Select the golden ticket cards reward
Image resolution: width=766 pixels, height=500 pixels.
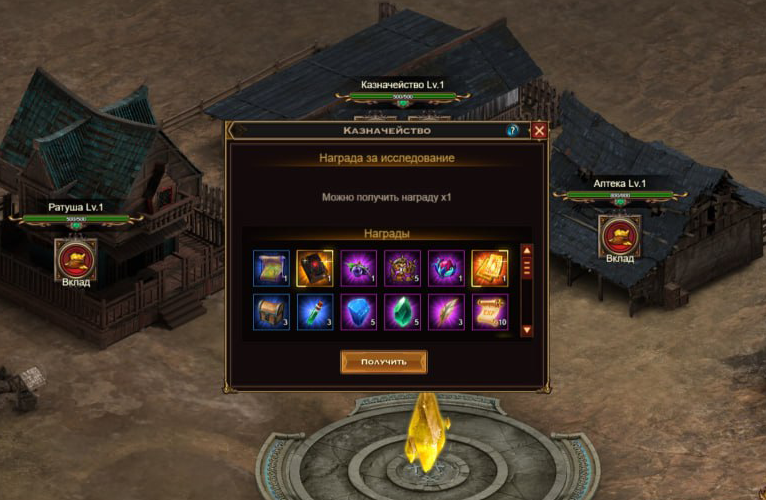coord(490,268)
